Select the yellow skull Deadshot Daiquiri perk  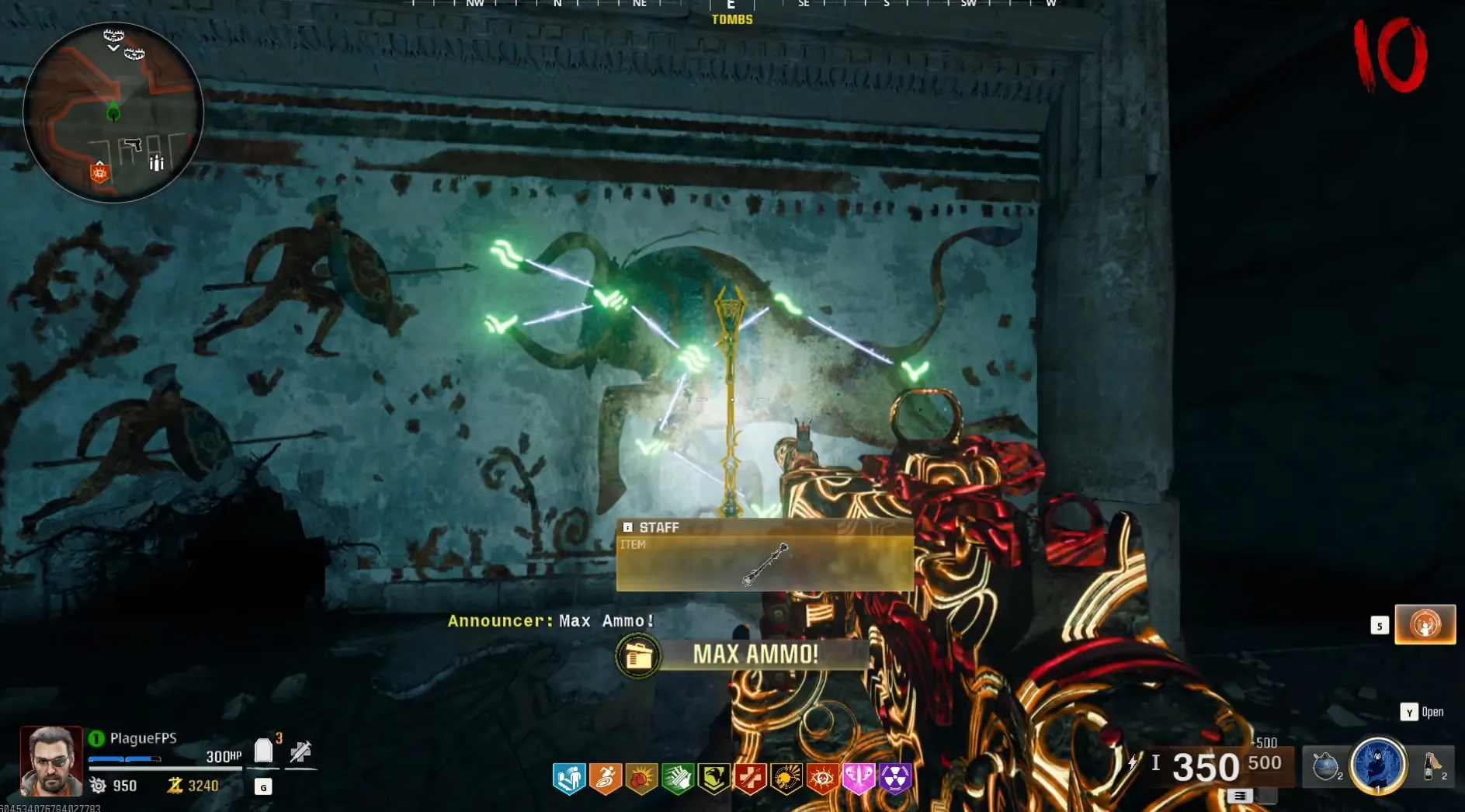[786, 778]
